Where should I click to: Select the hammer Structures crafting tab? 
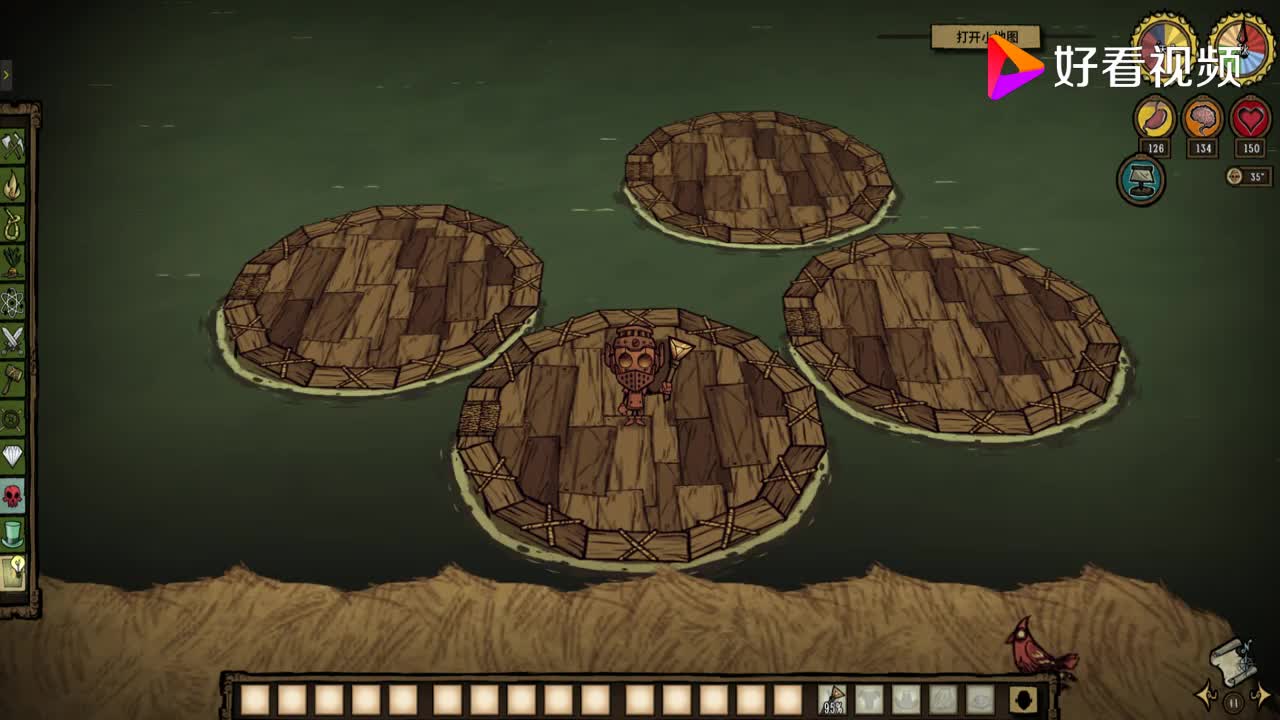point(12,379)
